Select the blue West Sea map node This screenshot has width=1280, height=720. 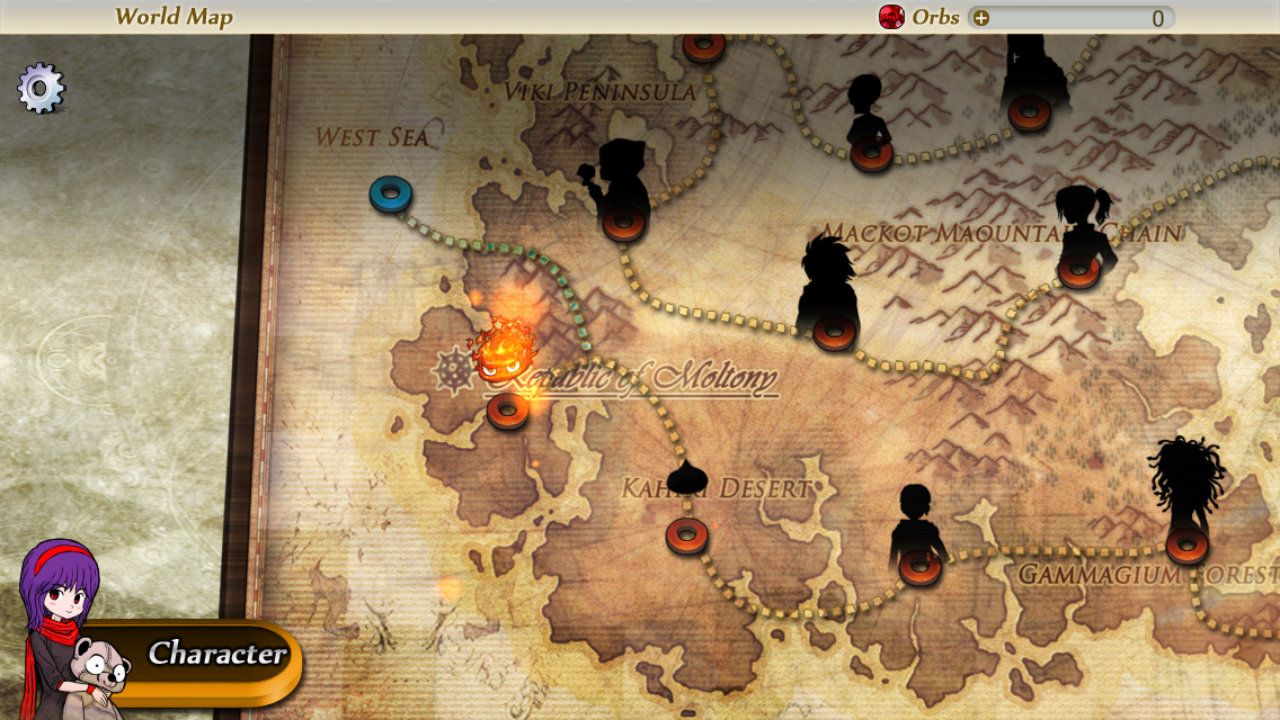coord(390,193)
